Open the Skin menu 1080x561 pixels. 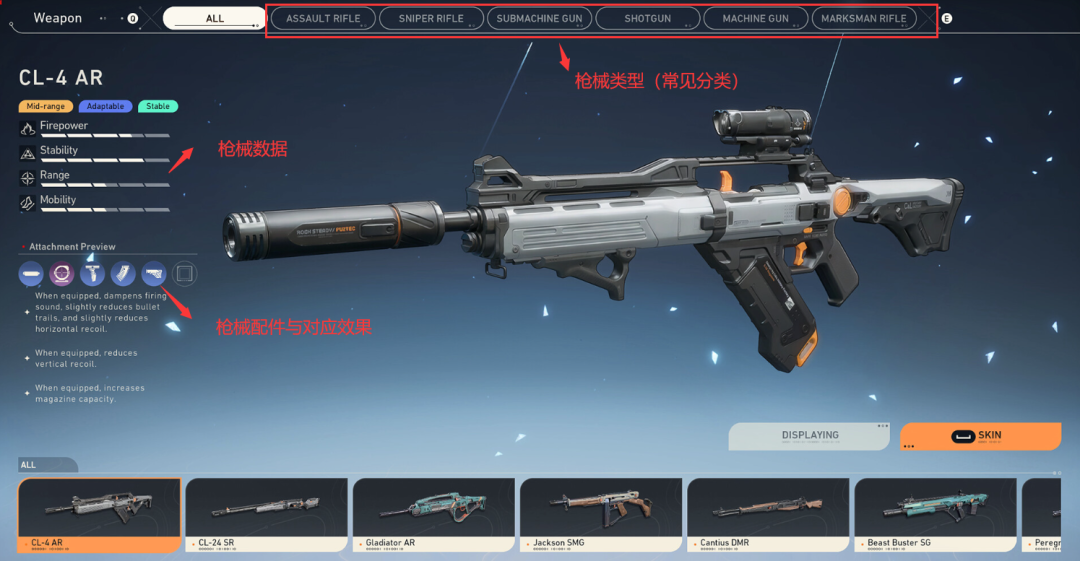979,436
